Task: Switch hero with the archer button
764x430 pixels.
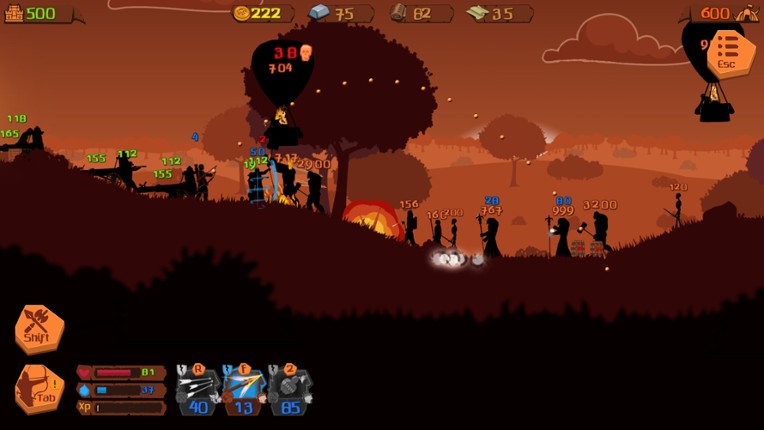Action: click(38, 387)
